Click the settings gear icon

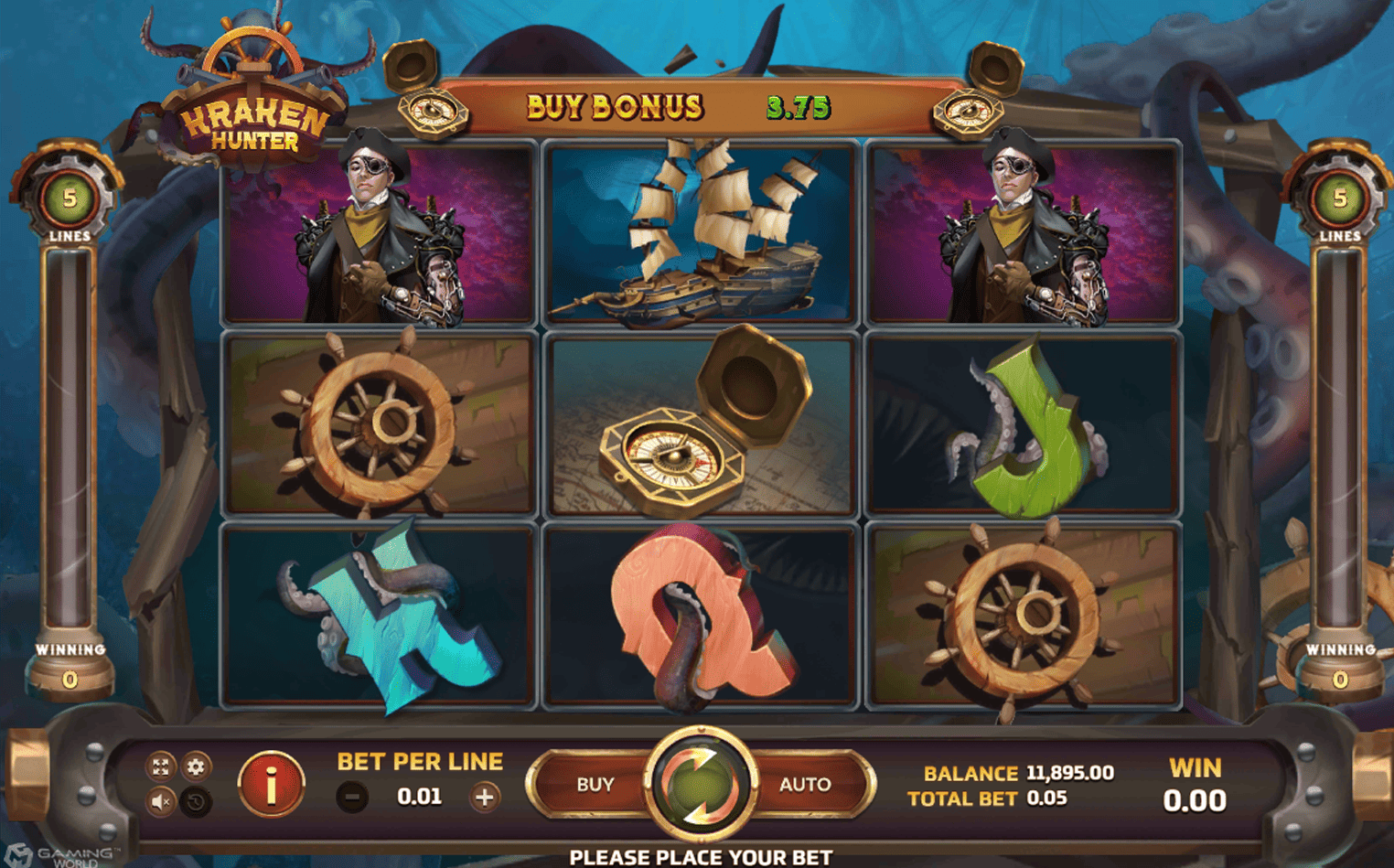coord(195,767)
